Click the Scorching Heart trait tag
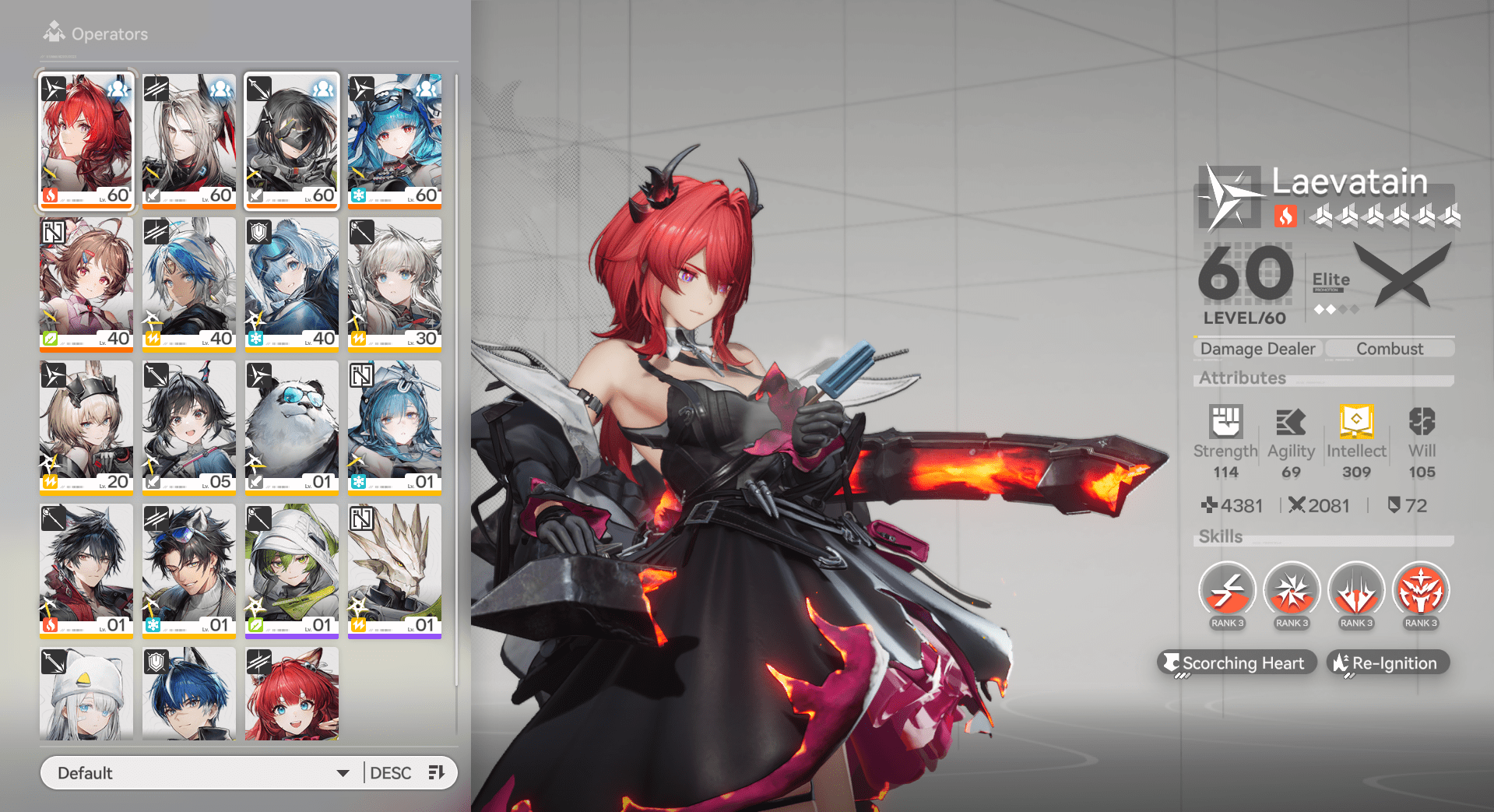Screen dimensions: 1494x812 (1236, 663)
